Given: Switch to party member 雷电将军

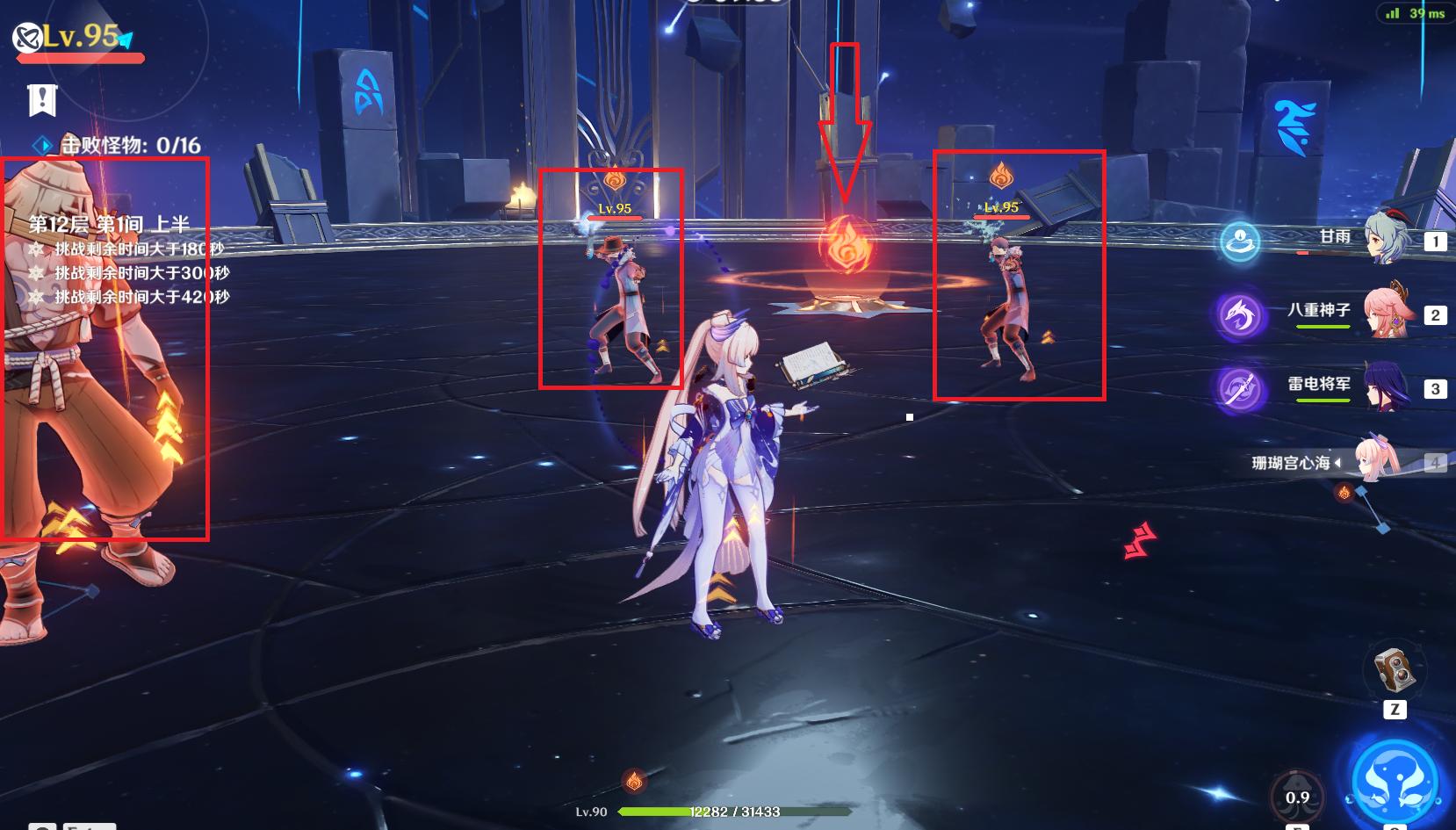Looking at the screenshot, I should [x=1386, y=386].
